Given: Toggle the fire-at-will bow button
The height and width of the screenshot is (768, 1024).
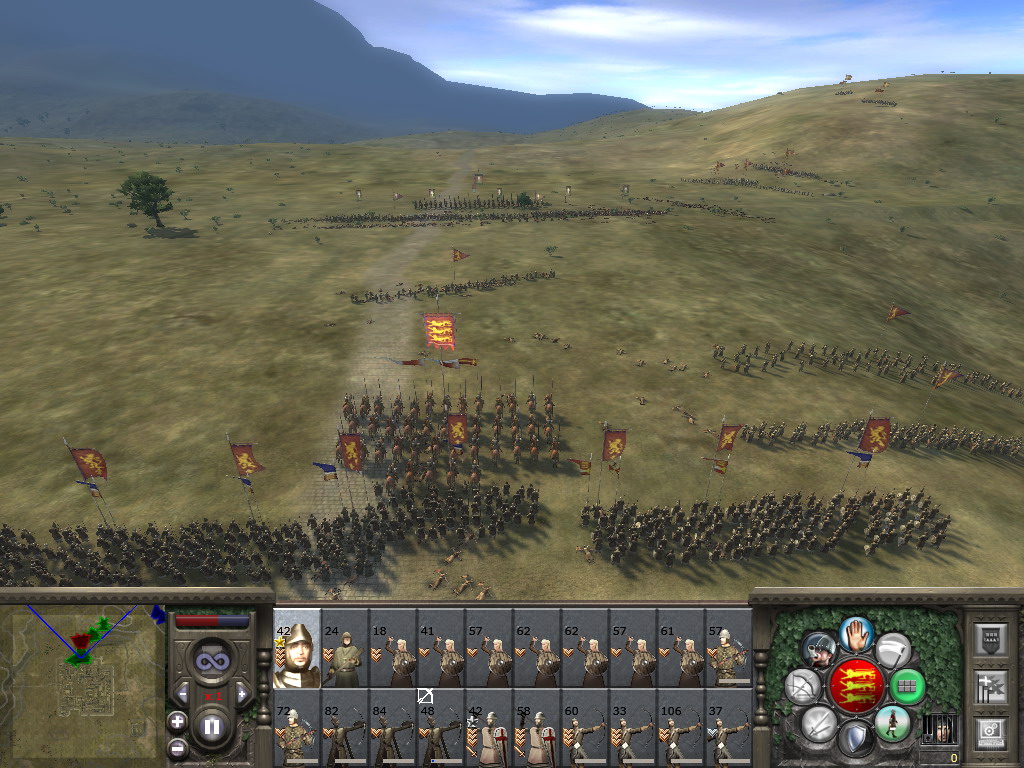Looking at the screenshot, I should click(x=802, y=686).
